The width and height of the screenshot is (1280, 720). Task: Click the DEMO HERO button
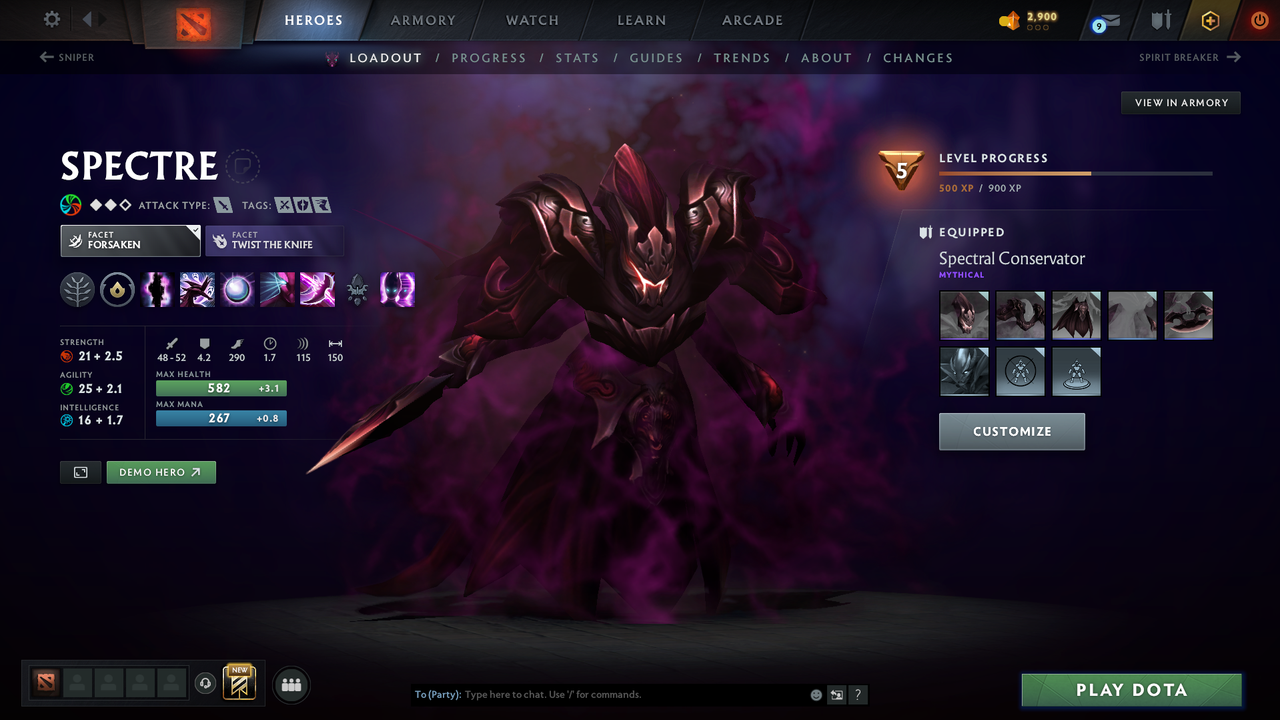coord(161,471)
